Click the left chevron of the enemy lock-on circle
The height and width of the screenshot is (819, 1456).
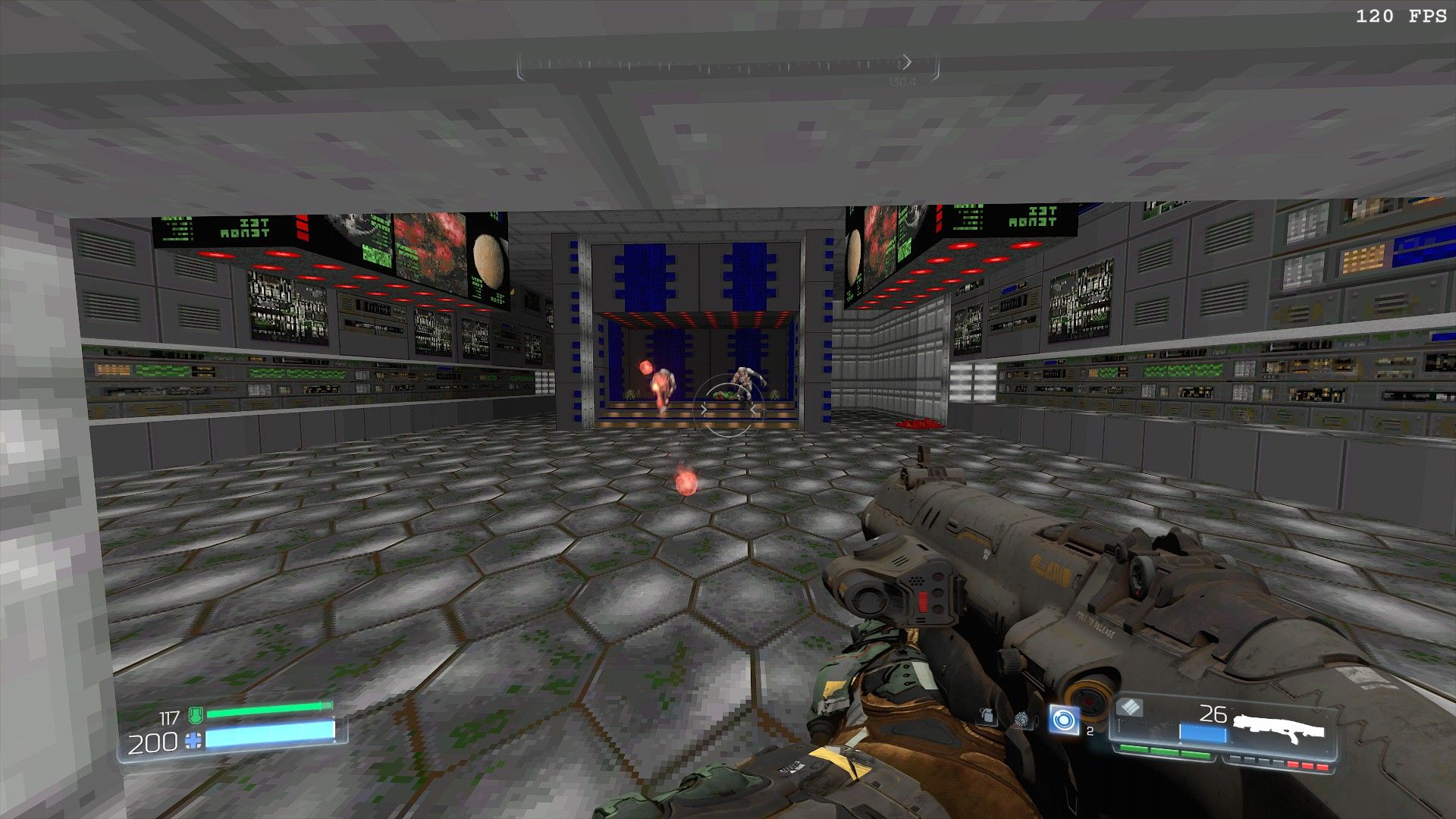coord(704,410)
